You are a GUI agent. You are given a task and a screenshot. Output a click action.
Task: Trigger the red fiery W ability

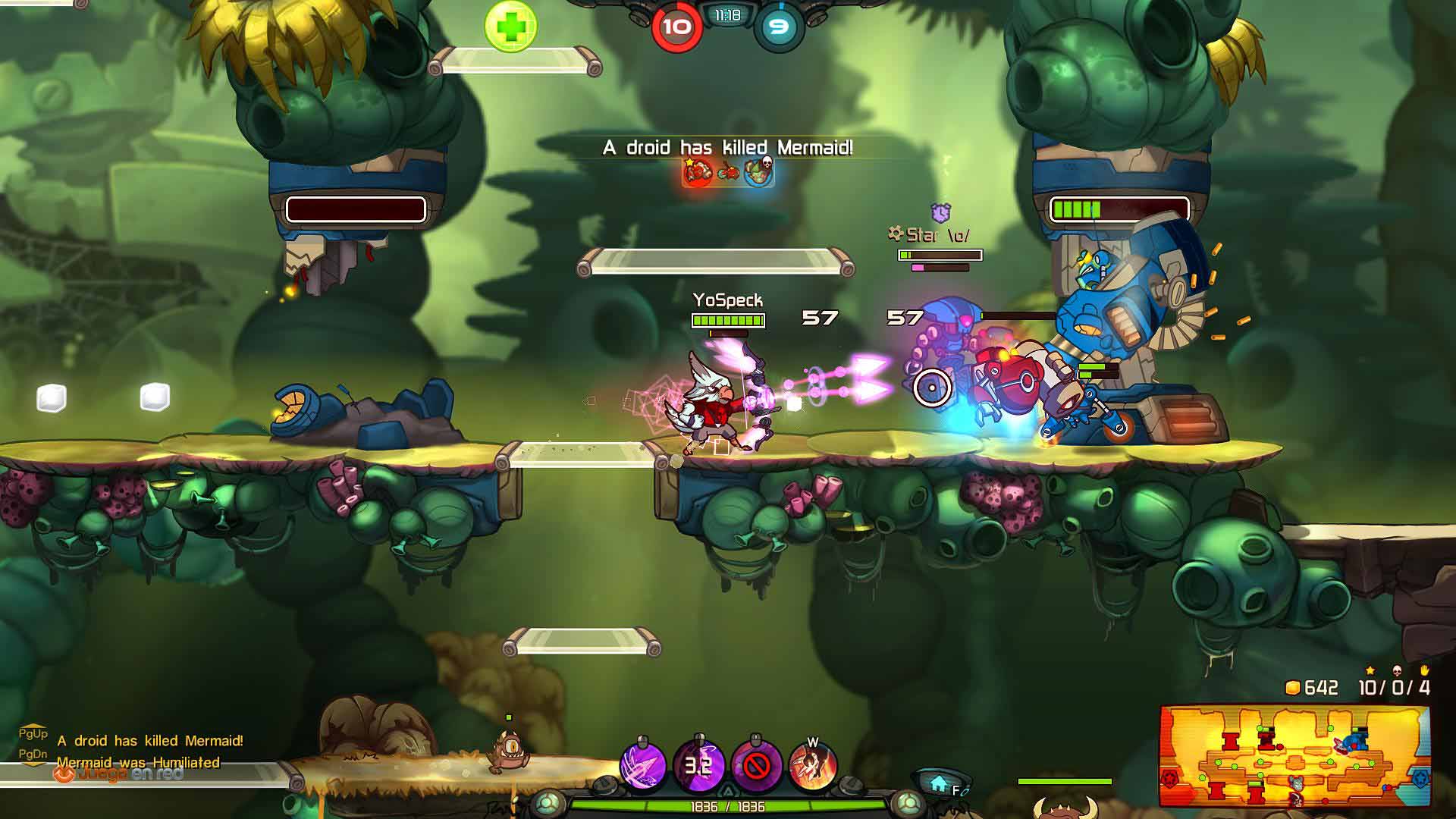click(x=812, y=766)
